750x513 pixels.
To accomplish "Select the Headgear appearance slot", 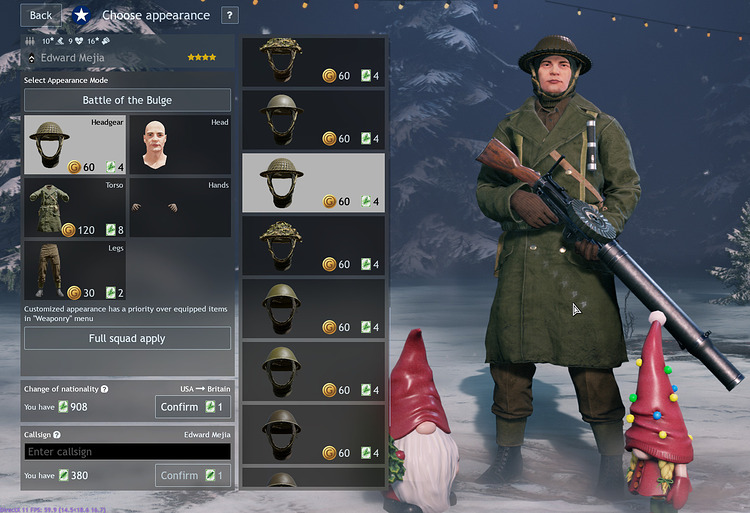I will [75, 145].
